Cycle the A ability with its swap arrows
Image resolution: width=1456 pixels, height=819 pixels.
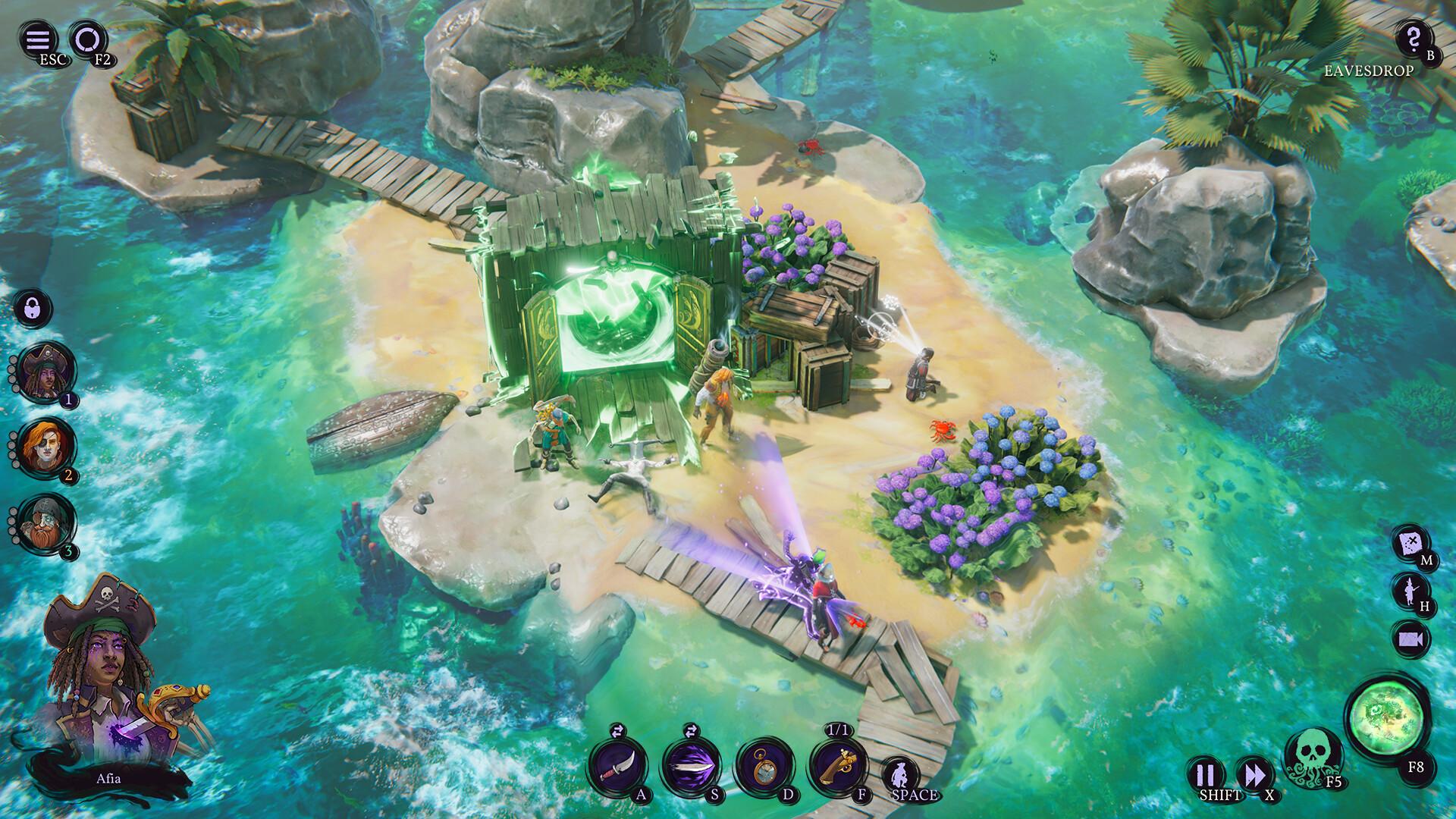[619, 730]
